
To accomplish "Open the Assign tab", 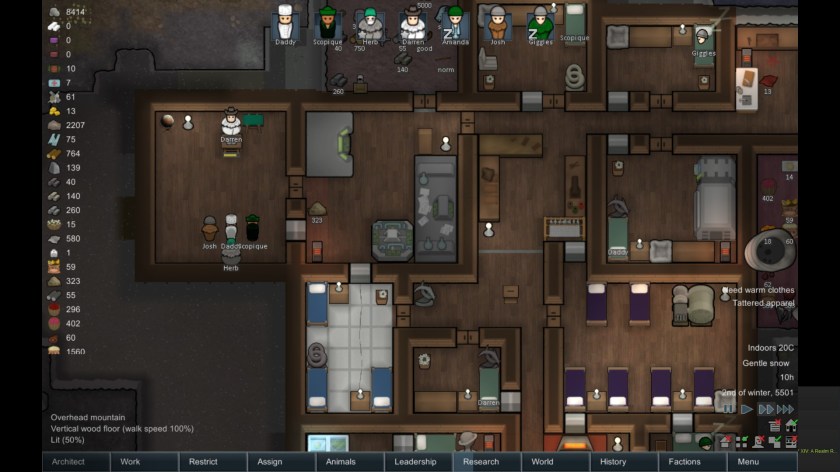I will (x=269, y=462).
